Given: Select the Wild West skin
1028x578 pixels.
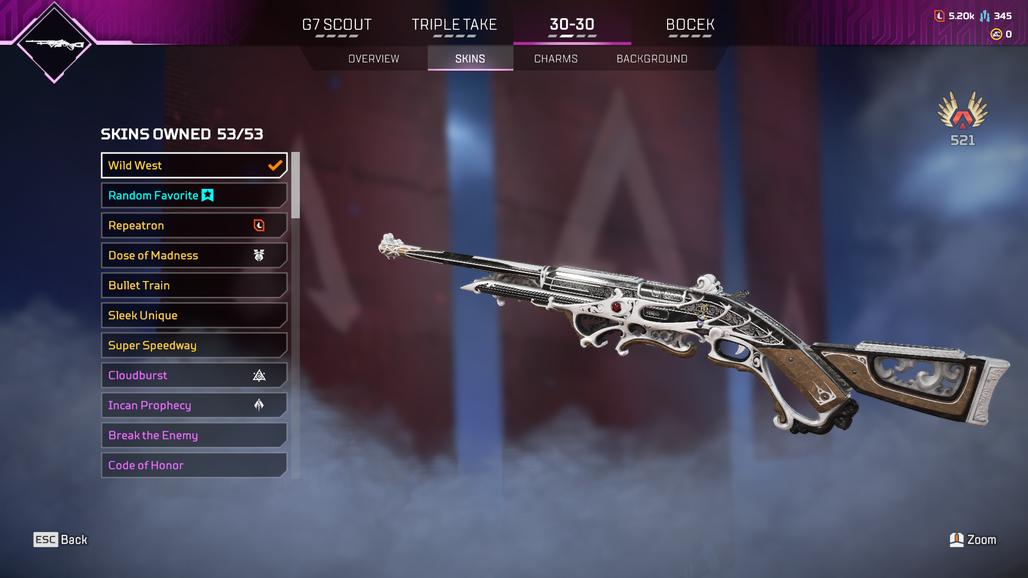Looking at the screenshot, I should click(194, 166).
